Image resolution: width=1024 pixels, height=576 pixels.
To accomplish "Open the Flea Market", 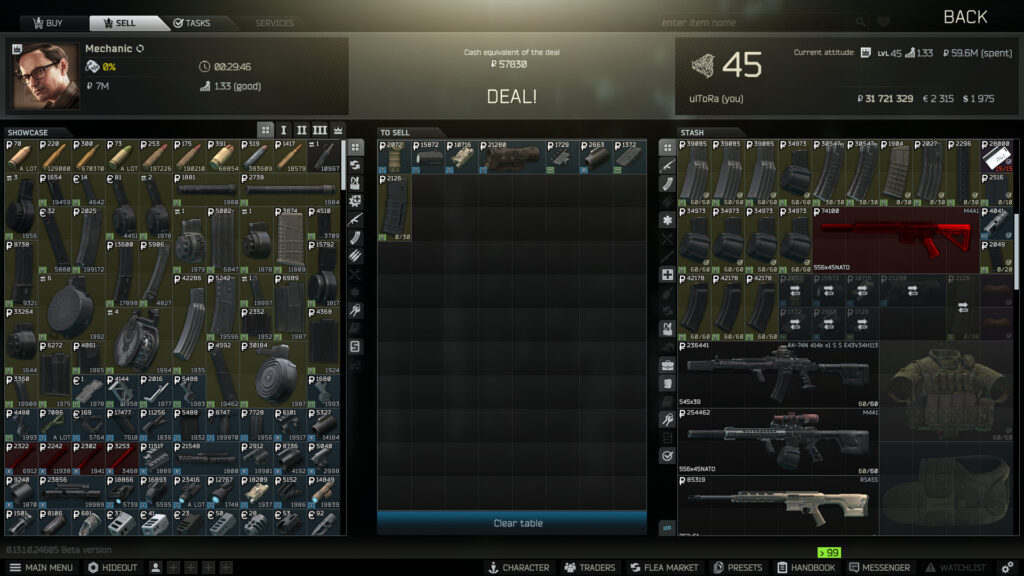I will pyautogui.click(x=663, y=567).
